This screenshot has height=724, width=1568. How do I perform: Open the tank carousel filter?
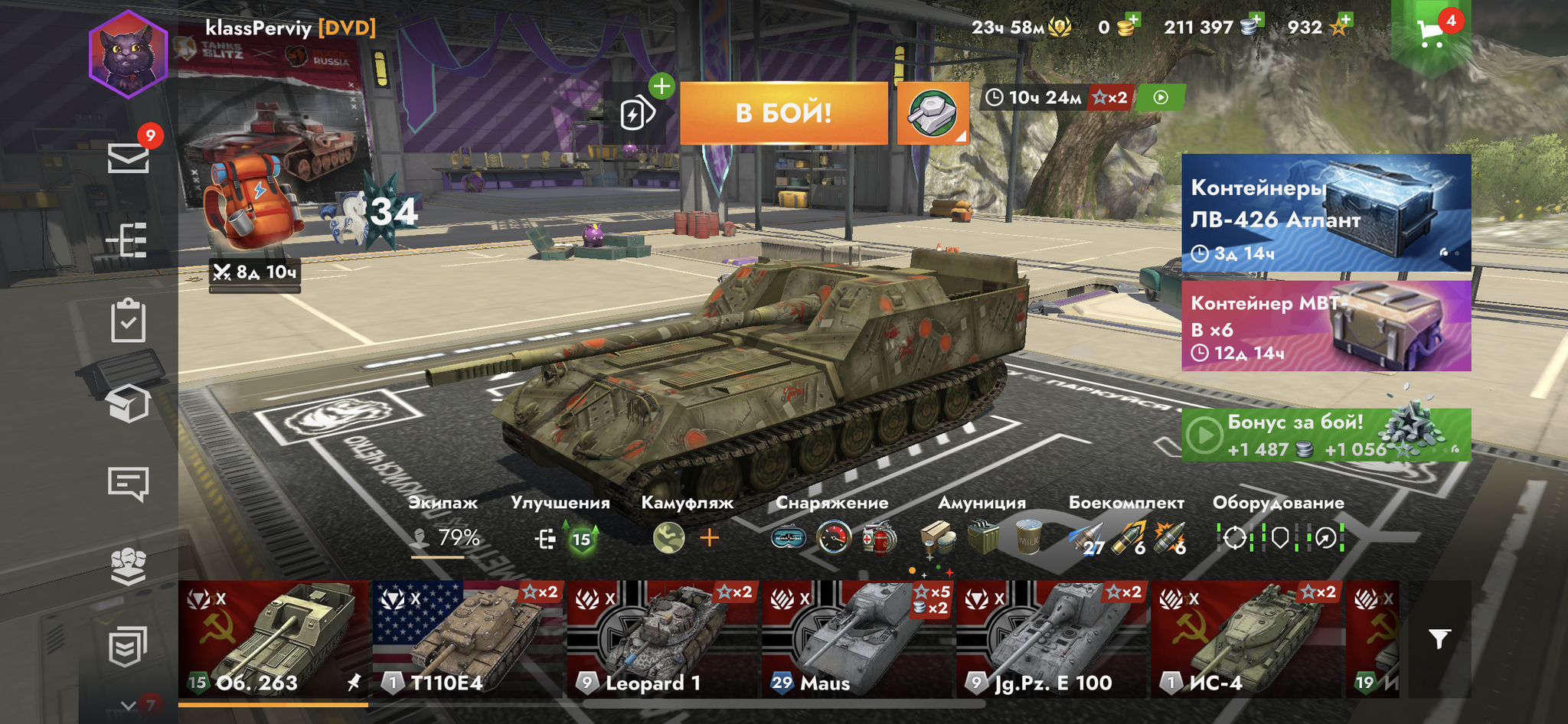tap(1439, 639)
